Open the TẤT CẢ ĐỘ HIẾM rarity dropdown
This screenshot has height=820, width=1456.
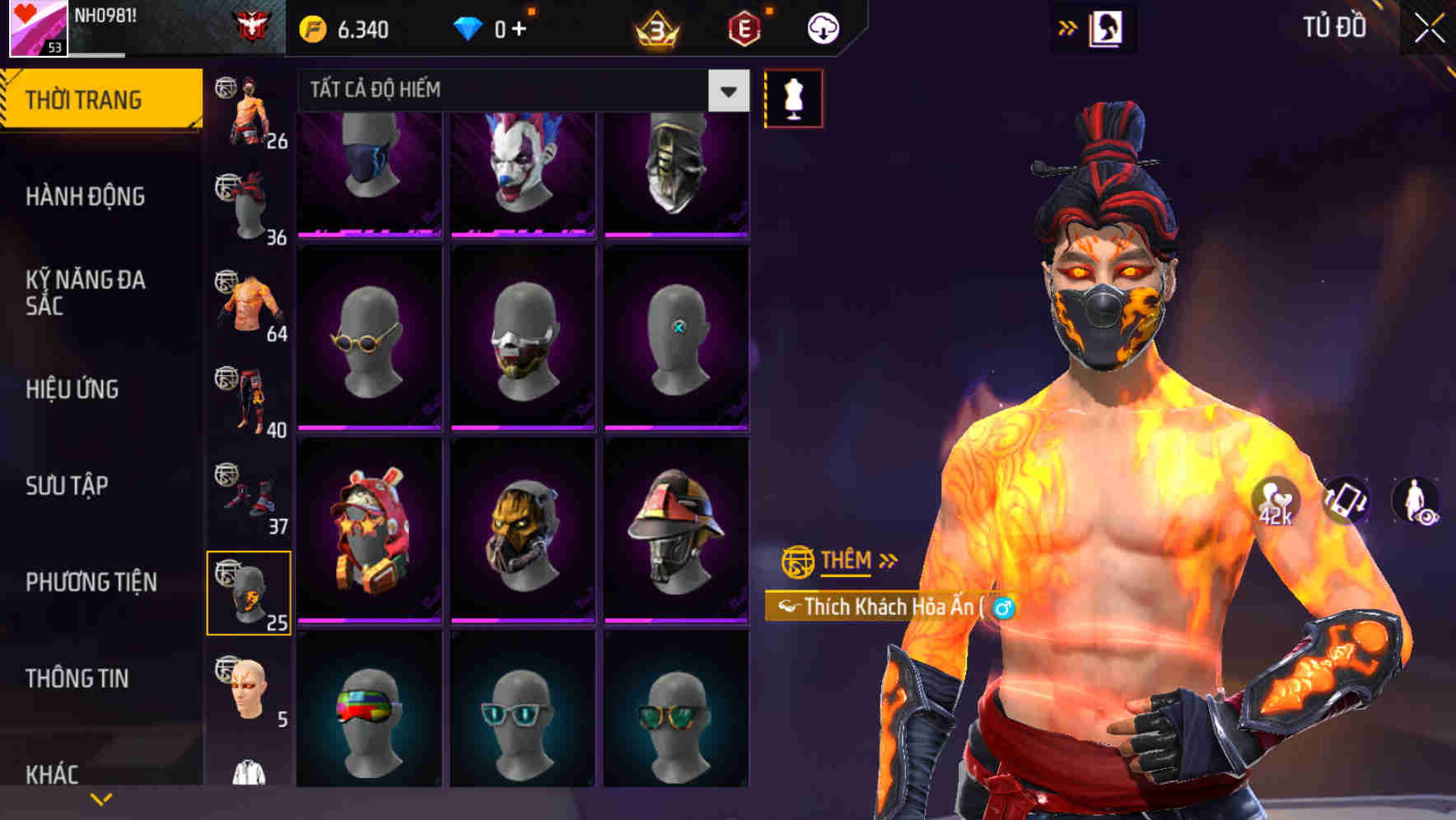coord(511,91)
